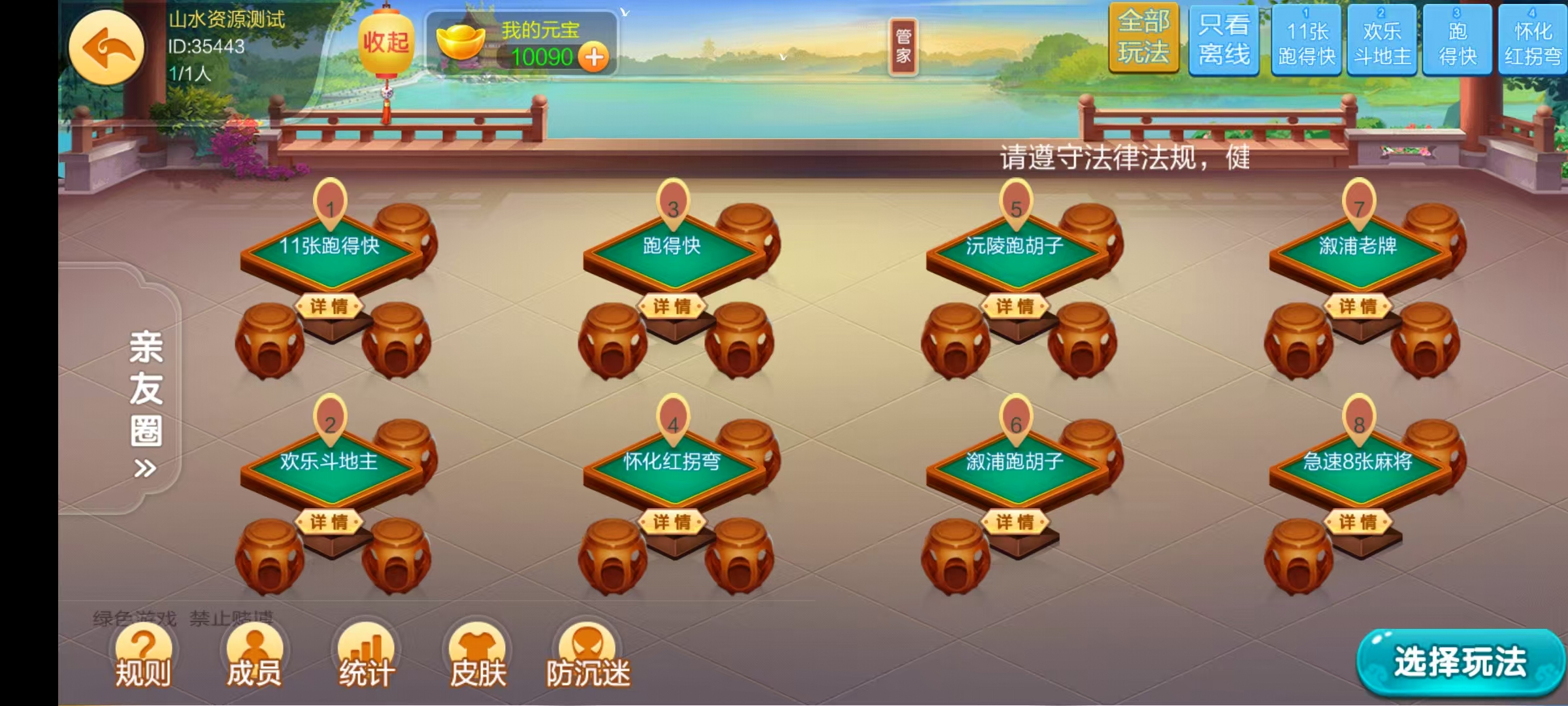Switch to the 欢乐斗地主 tab
1568x706 pixels.
click(x=1380, y=41)
